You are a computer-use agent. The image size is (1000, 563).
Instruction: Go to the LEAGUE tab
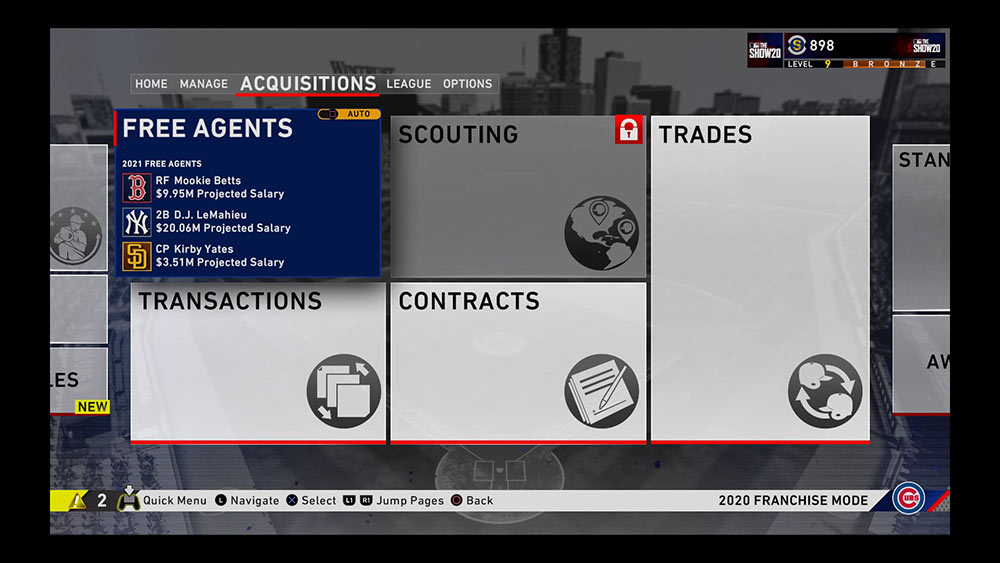(409, 84)
